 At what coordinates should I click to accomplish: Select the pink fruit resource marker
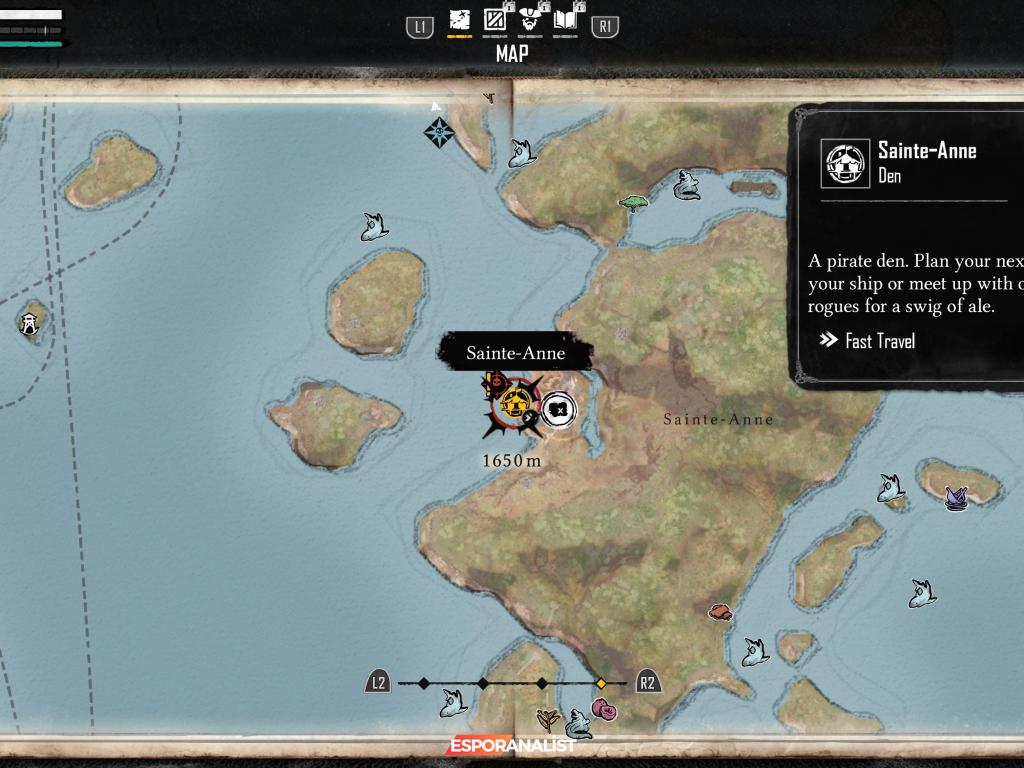pos(603,710)
